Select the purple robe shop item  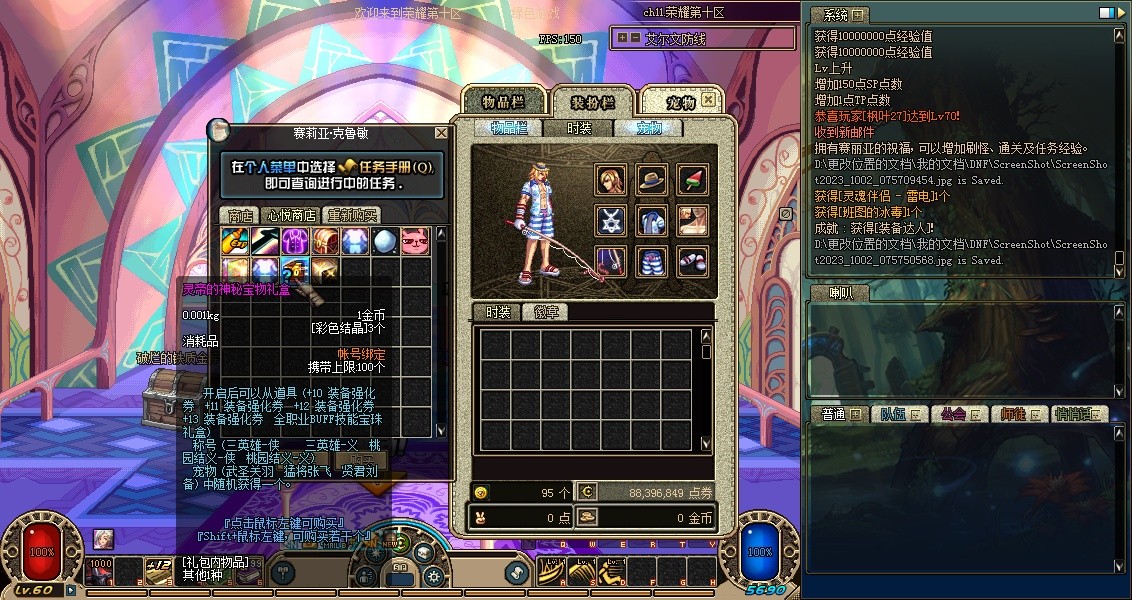pyautogui.click(x=295, y=242)
